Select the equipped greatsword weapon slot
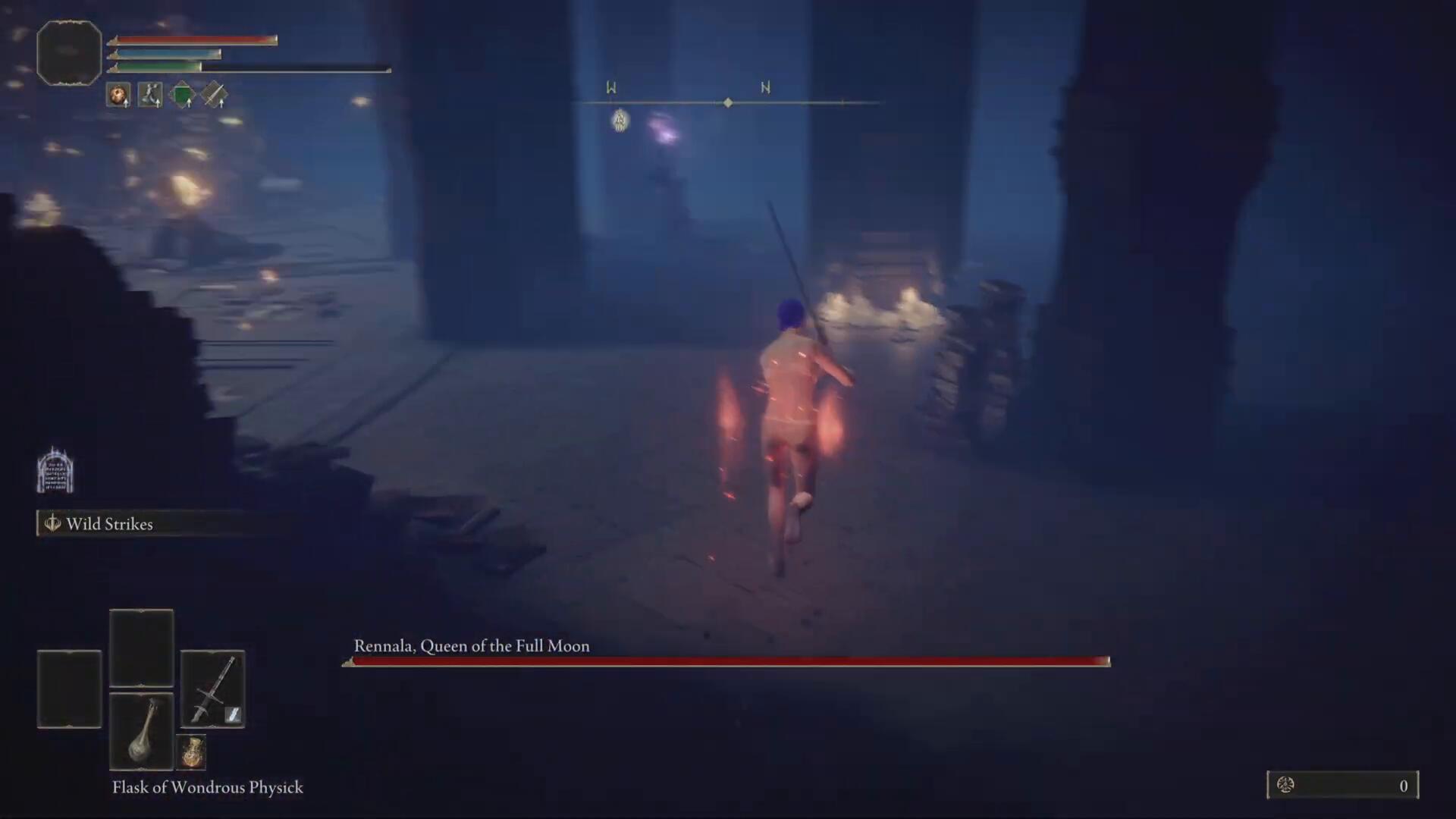 (x=212, y=689)
